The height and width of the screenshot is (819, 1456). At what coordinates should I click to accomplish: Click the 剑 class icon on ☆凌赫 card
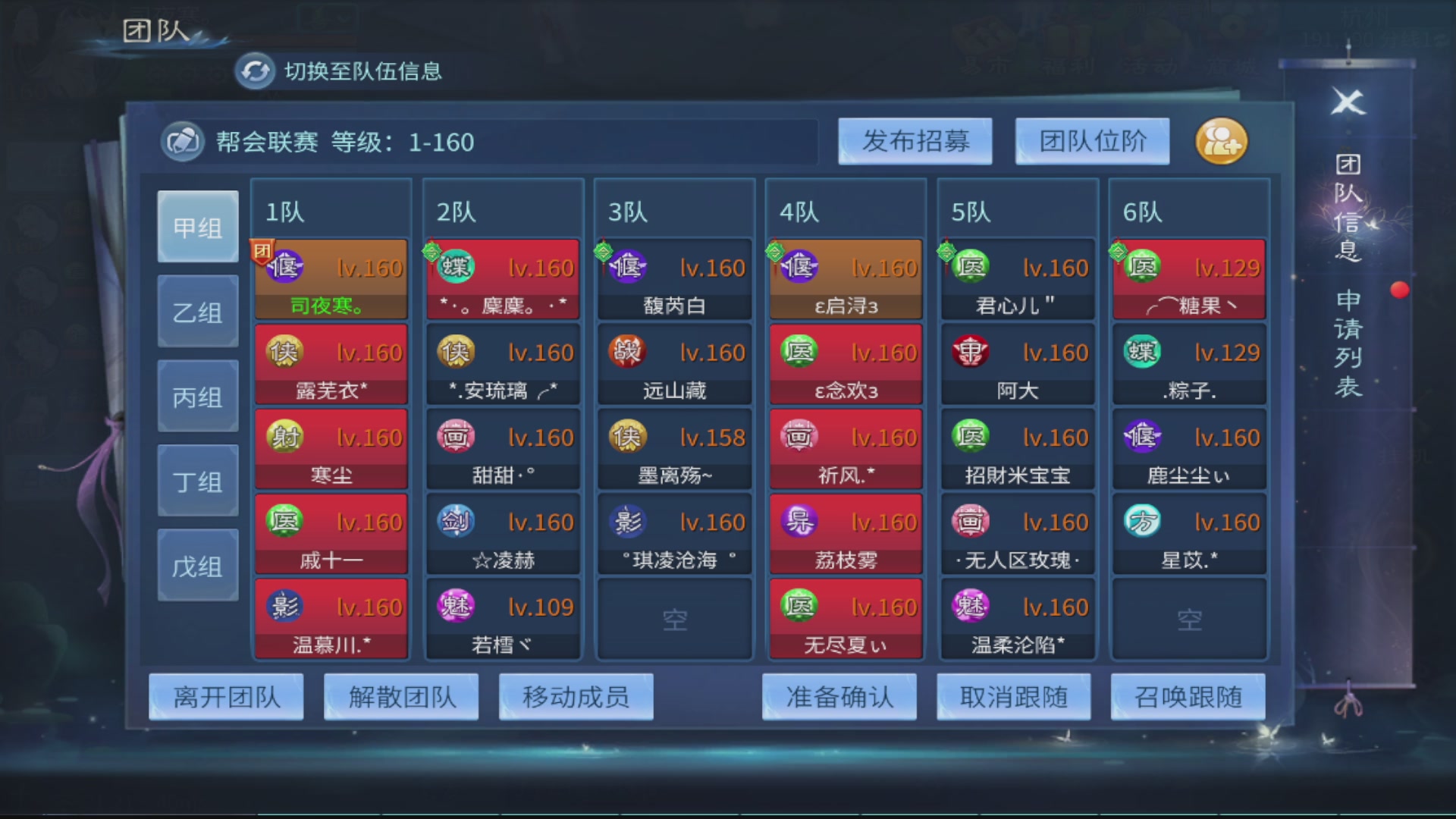pyautogui.click(x=454, y=522)
